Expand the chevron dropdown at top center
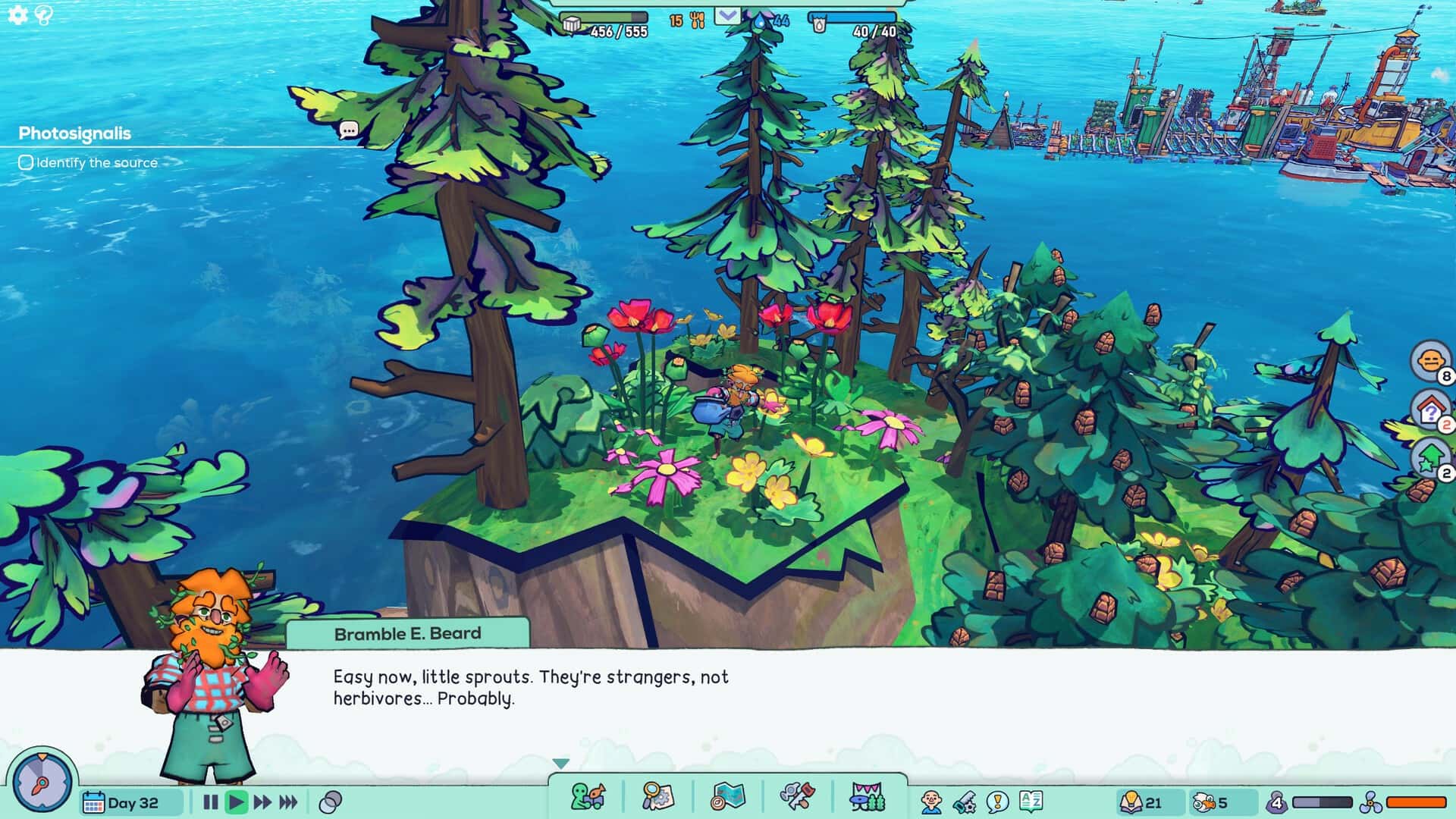 729,14
